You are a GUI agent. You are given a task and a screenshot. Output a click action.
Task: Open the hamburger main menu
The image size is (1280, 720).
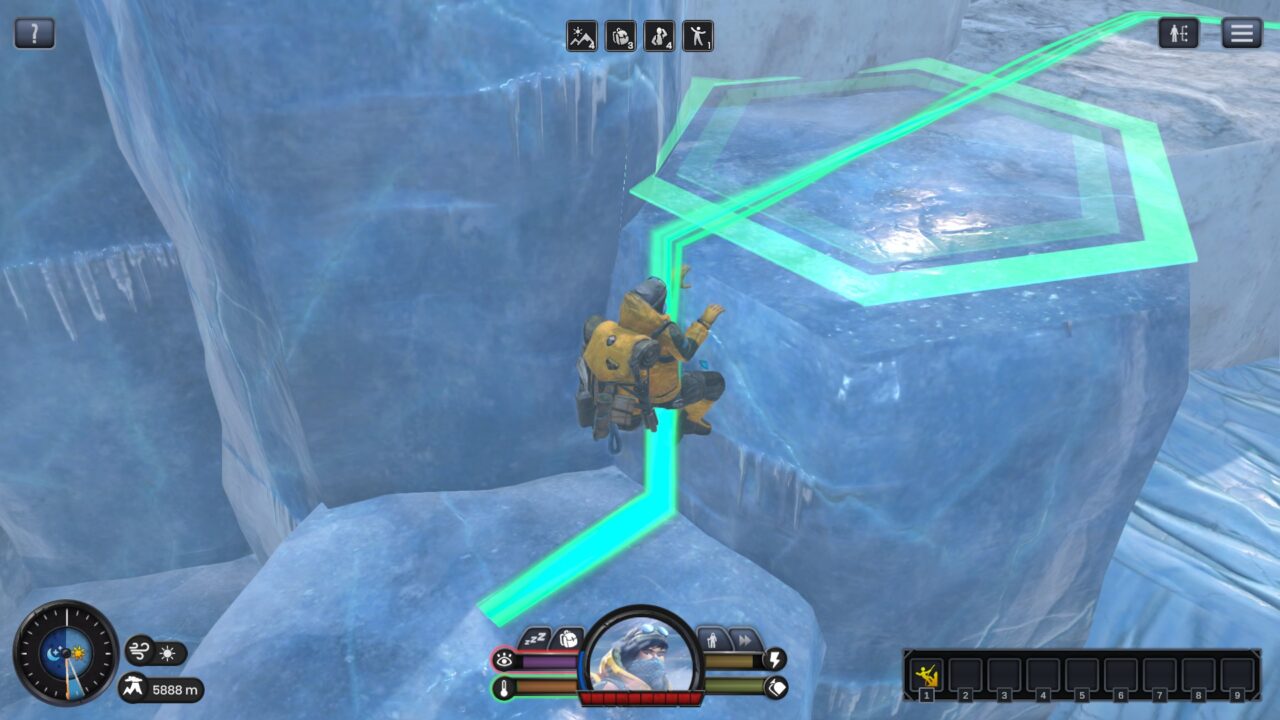pos(1241,33)
